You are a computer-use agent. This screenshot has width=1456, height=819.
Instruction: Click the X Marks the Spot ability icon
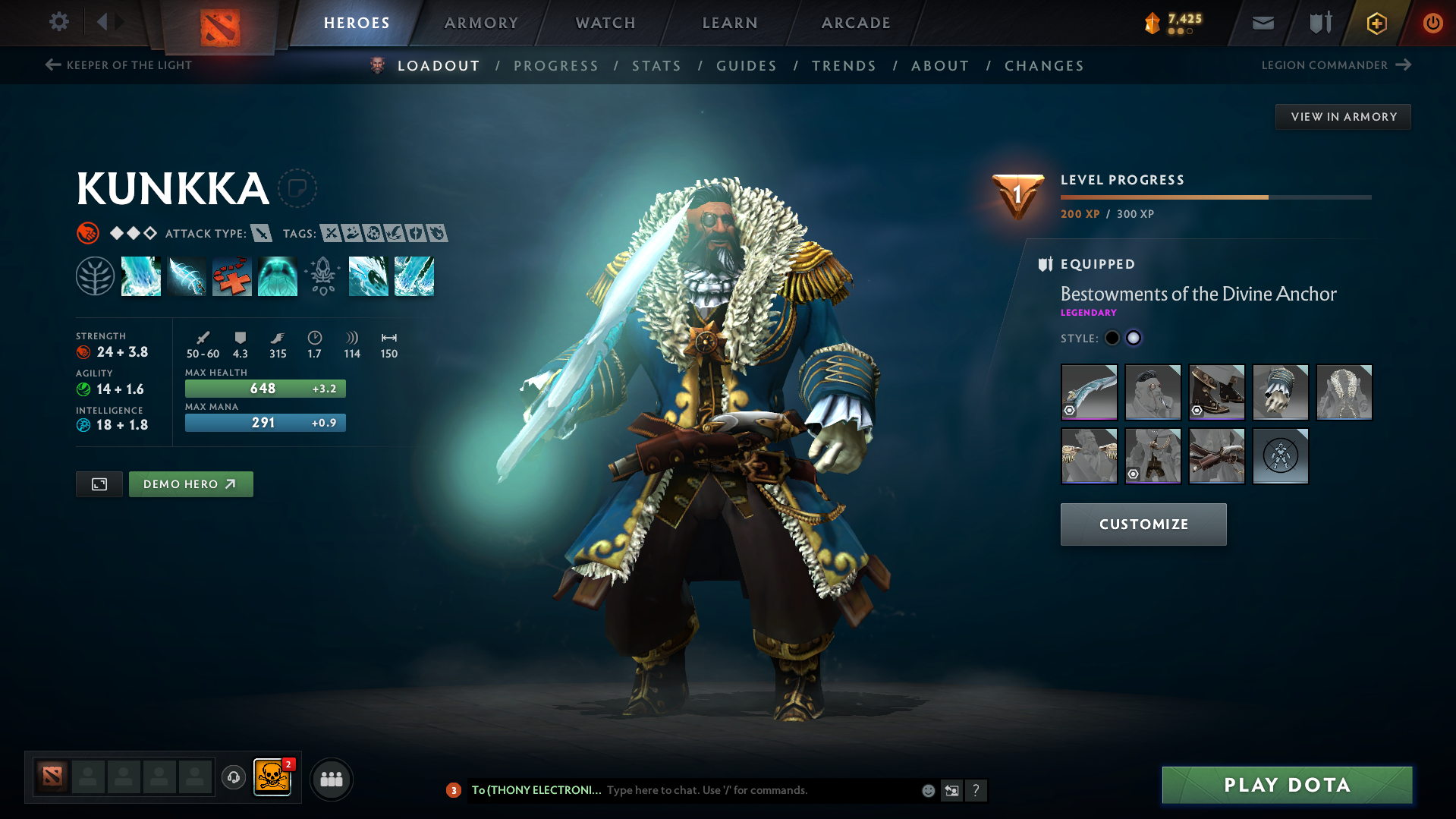232,276
